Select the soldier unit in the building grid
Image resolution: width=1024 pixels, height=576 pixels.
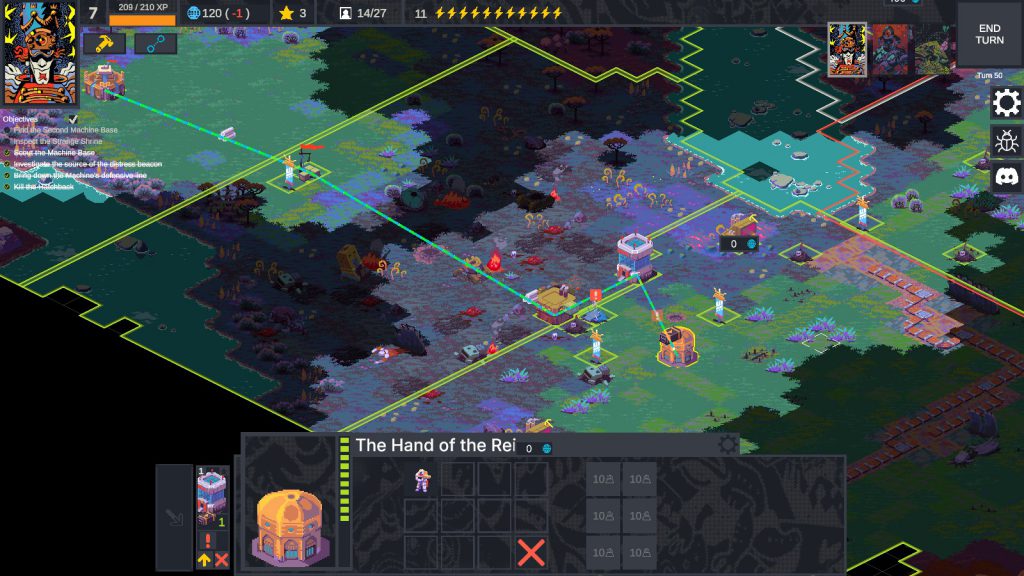(x=421, y=480)
